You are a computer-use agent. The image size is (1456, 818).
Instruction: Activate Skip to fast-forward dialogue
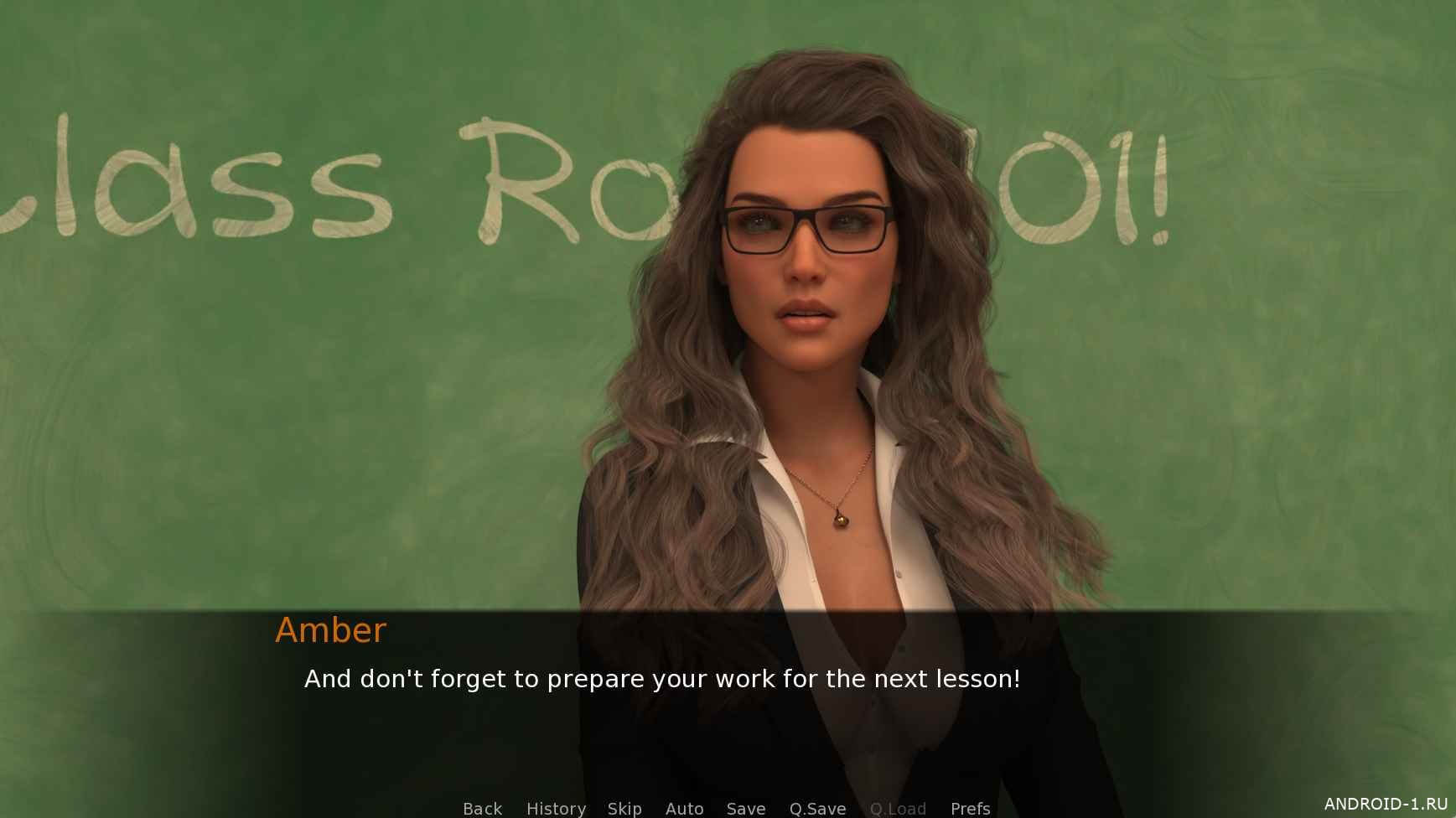pyautogui.click(x=624, y=808)
